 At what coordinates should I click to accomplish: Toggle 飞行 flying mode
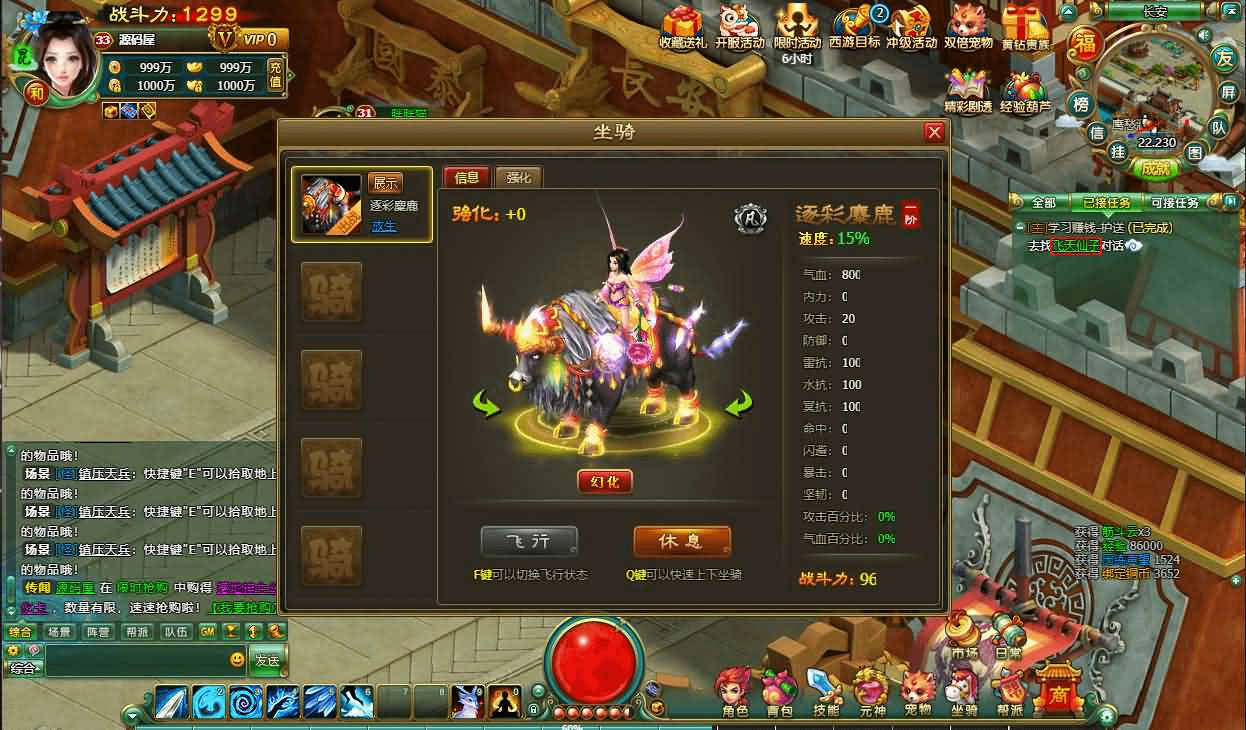(529, 541)
